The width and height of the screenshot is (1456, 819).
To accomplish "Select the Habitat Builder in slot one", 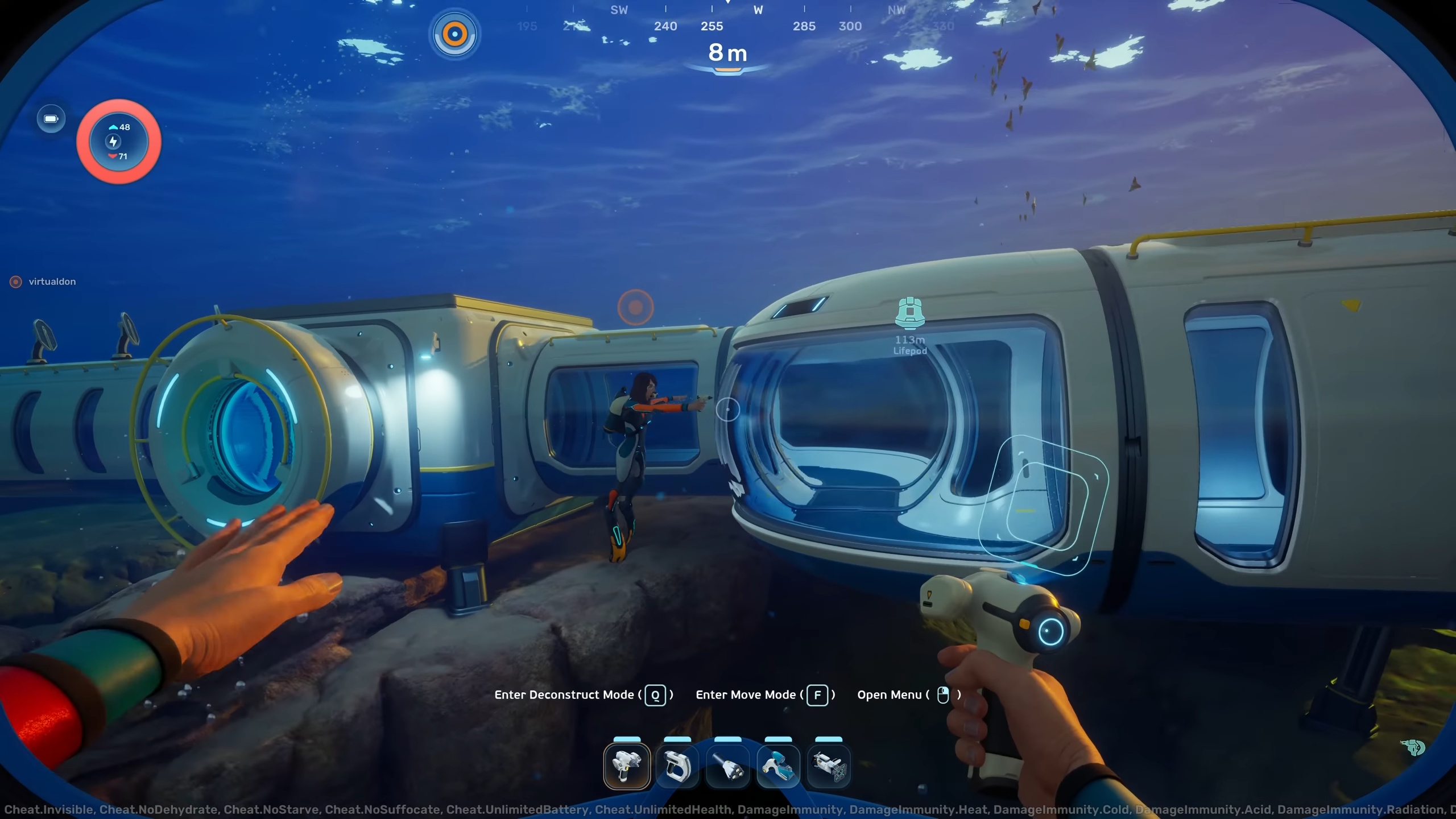I will pyautogui.click(x=626, y=765).
